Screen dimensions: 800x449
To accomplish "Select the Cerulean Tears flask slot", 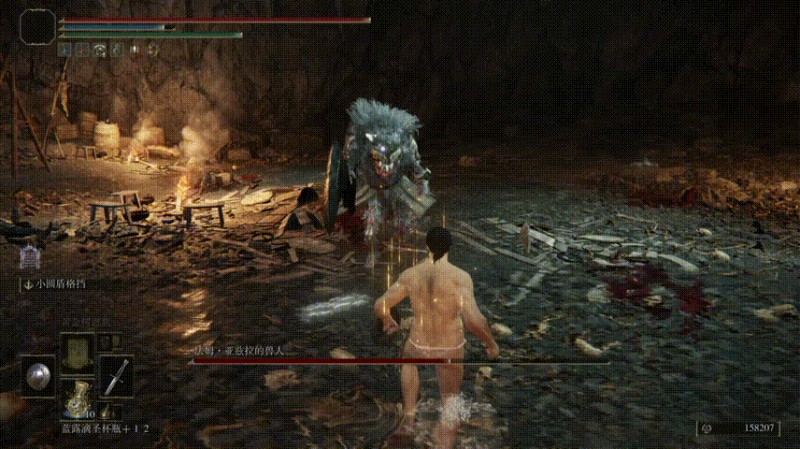I will (x=76, y=400).
